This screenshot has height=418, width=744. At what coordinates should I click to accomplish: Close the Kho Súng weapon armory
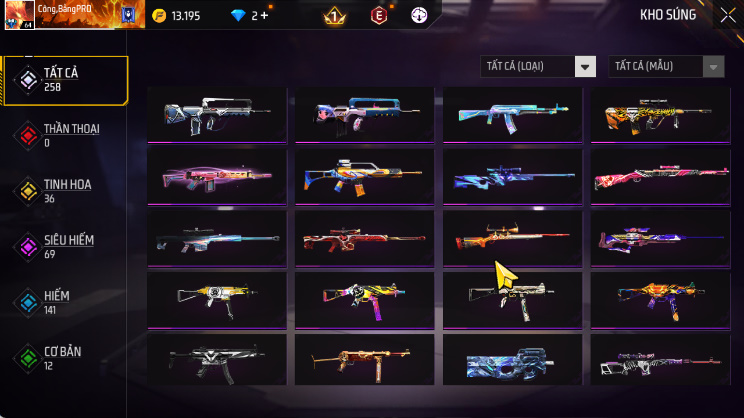pyautogui.click(x=727, y=15)
